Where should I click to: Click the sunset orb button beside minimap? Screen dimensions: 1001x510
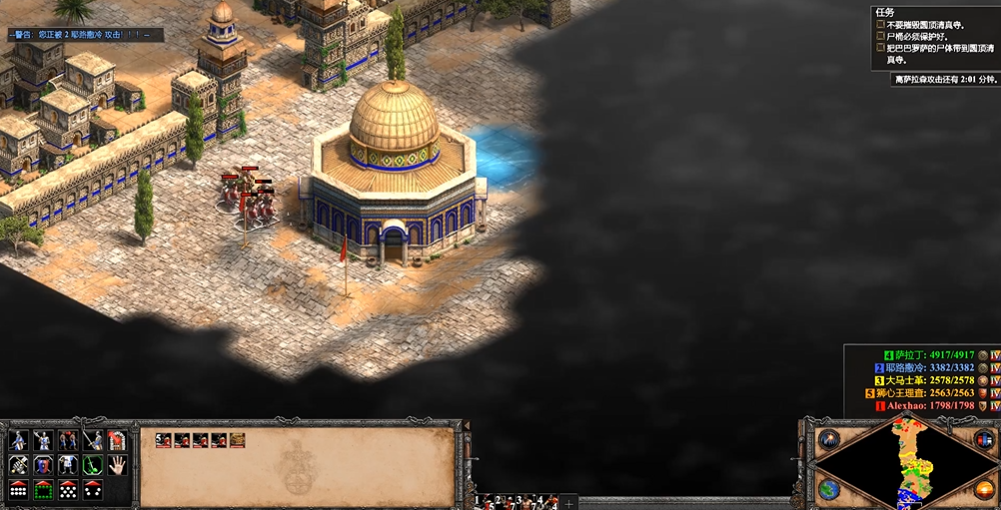[984, 489]
